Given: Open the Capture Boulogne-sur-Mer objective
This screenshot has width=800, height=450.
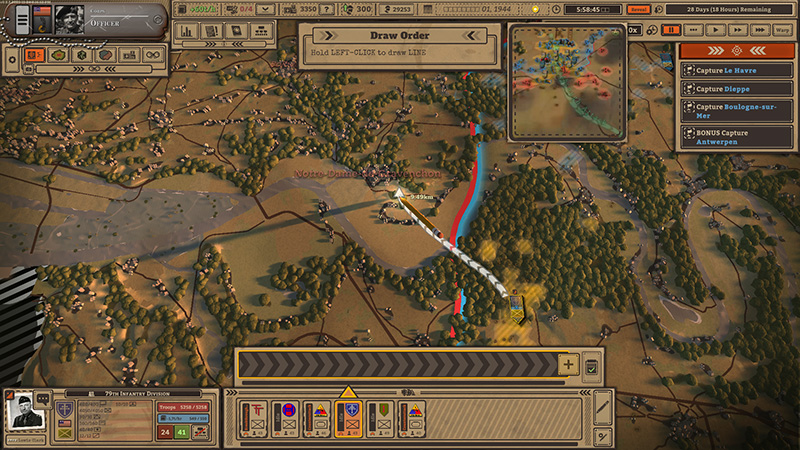Looking at the screenshot, I should coord(737,110).
